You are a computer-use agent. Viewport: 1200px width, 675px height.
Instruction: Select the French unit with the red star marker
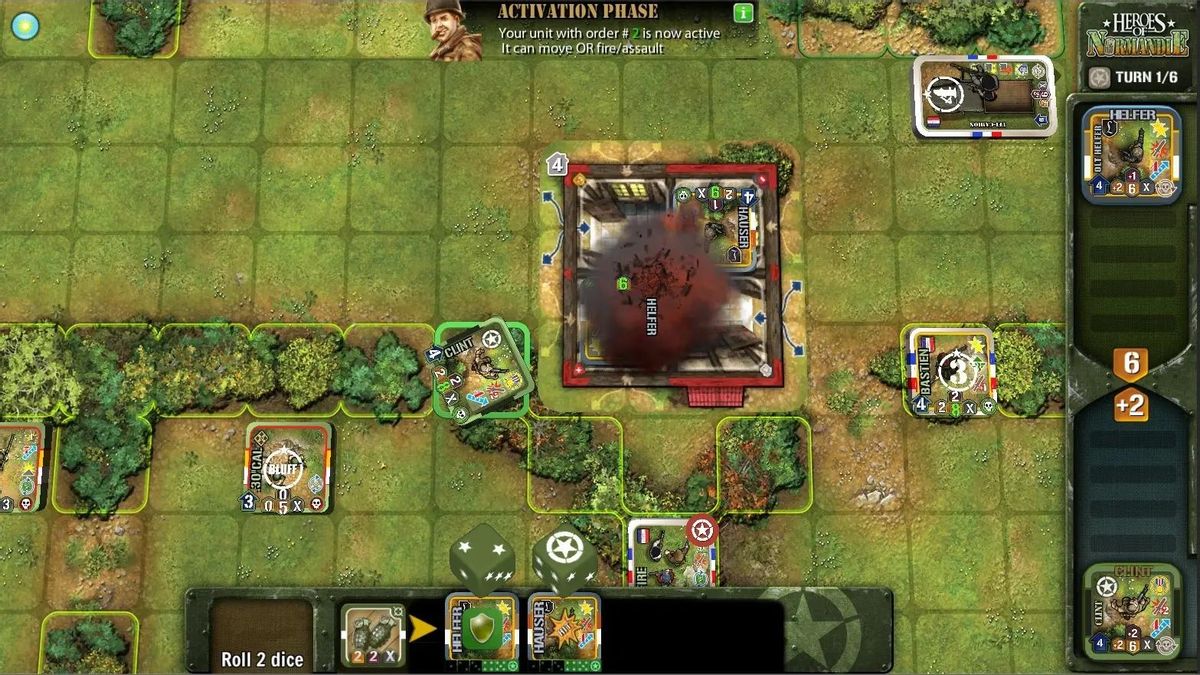[x=672, y=552]
